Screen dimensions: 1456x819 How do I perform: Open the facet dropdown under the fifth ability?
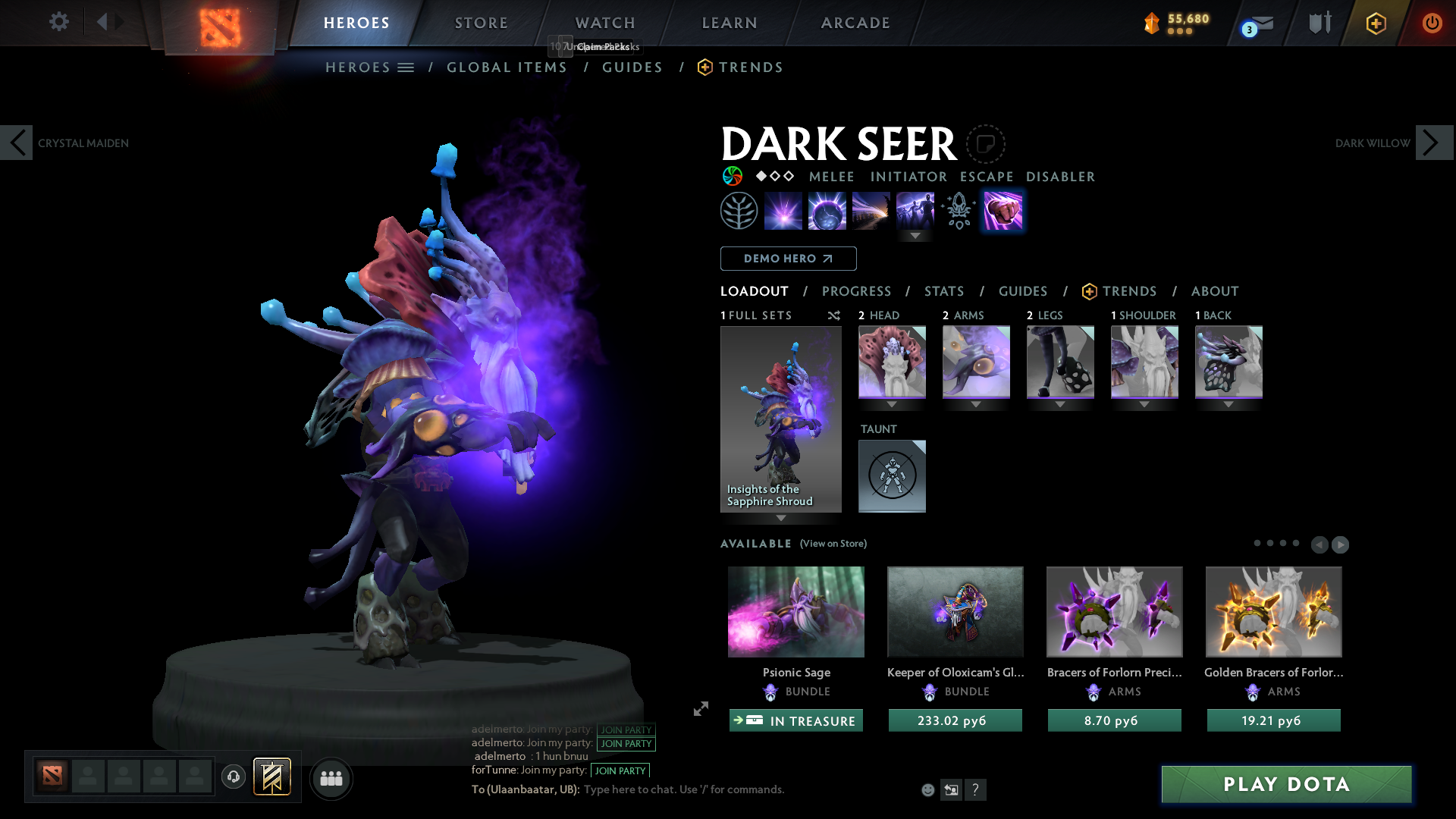[915, 237]
